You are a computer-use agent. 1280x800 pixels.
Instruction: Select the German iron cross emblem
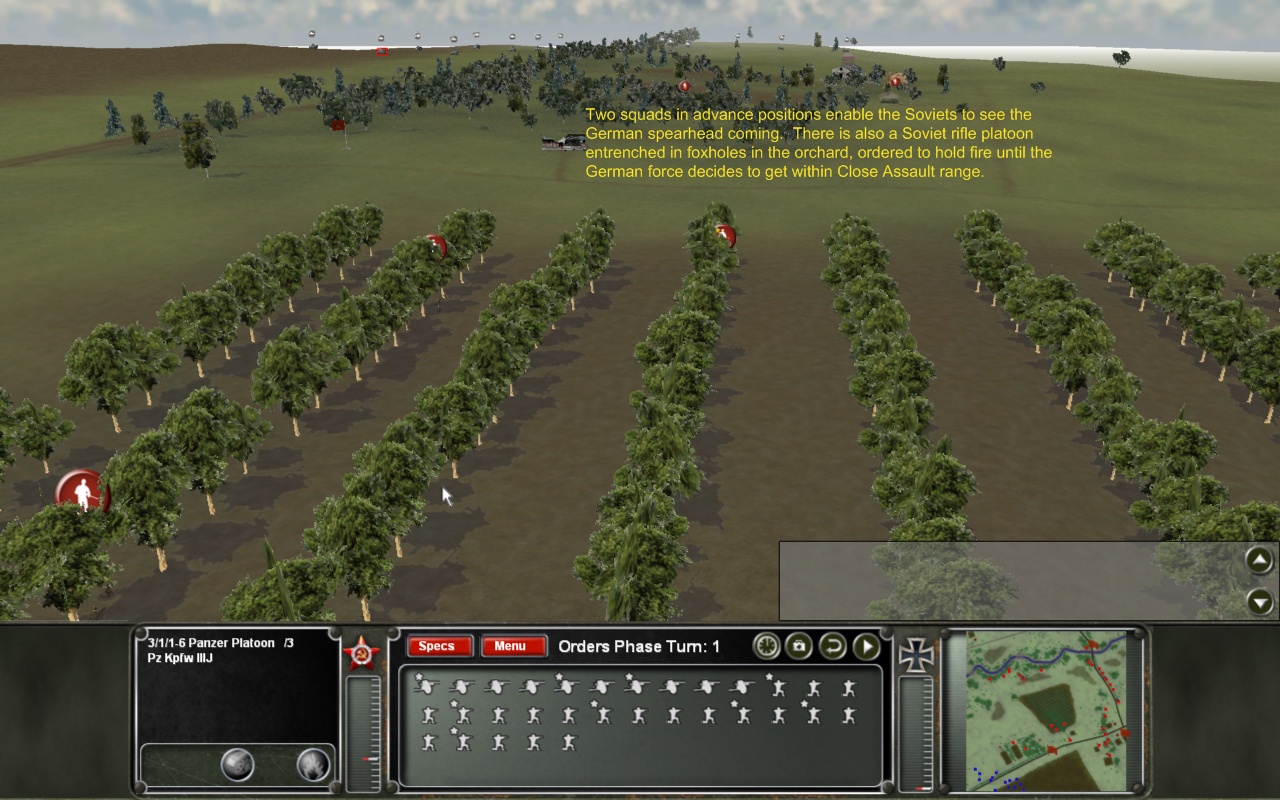[917, 652]
